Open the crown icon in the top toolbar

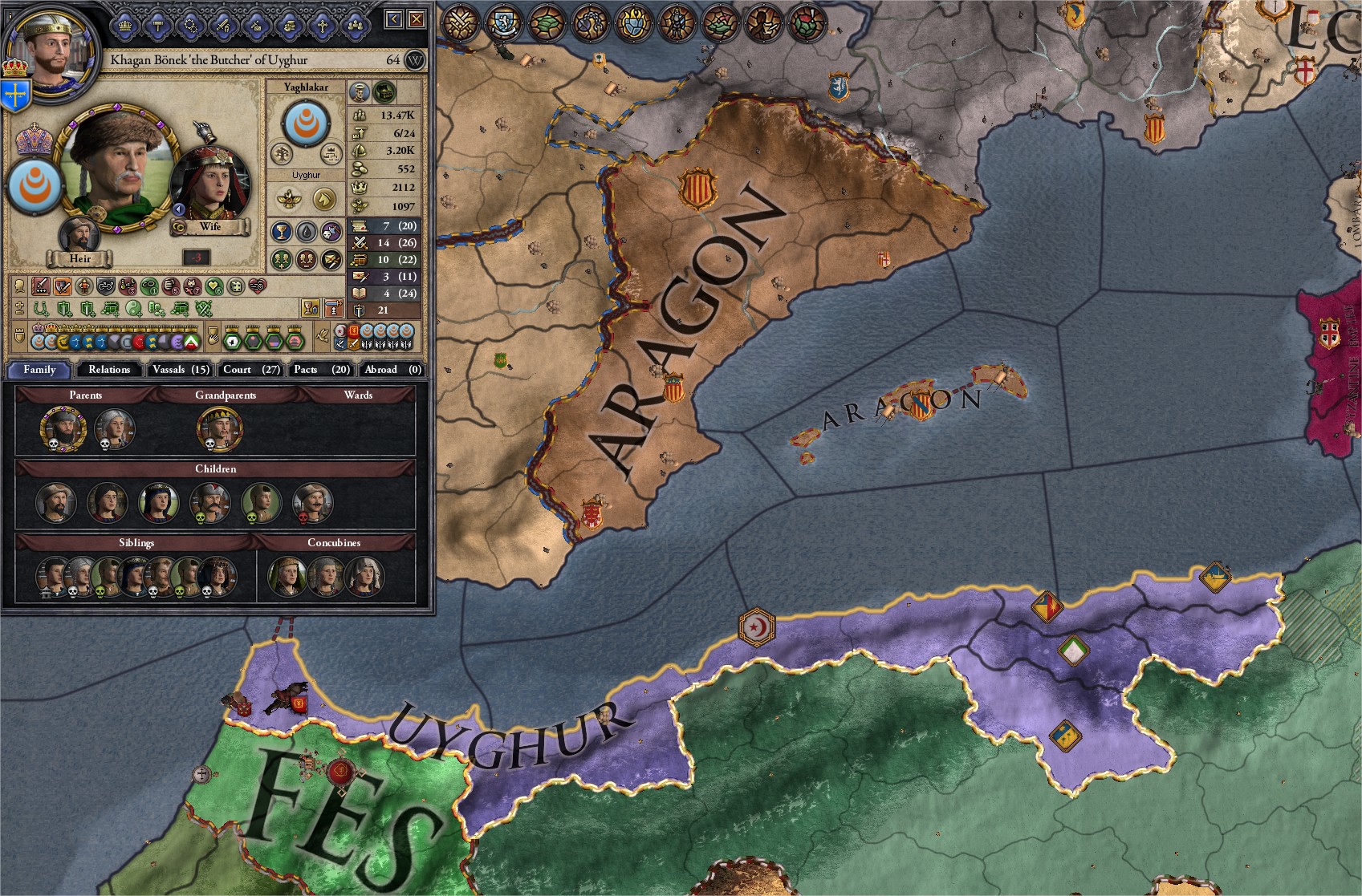124,24
